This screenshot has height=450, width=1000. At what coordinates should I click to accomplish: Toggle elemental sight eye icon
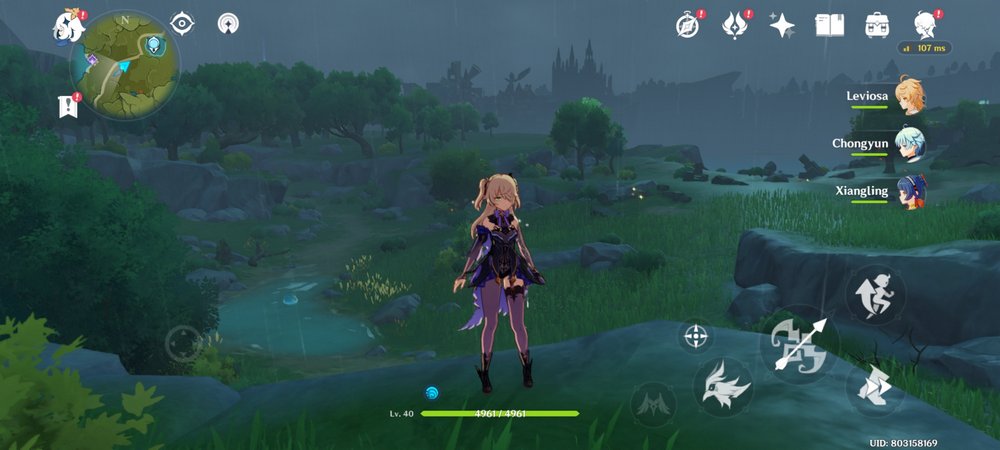pos(182,23)
